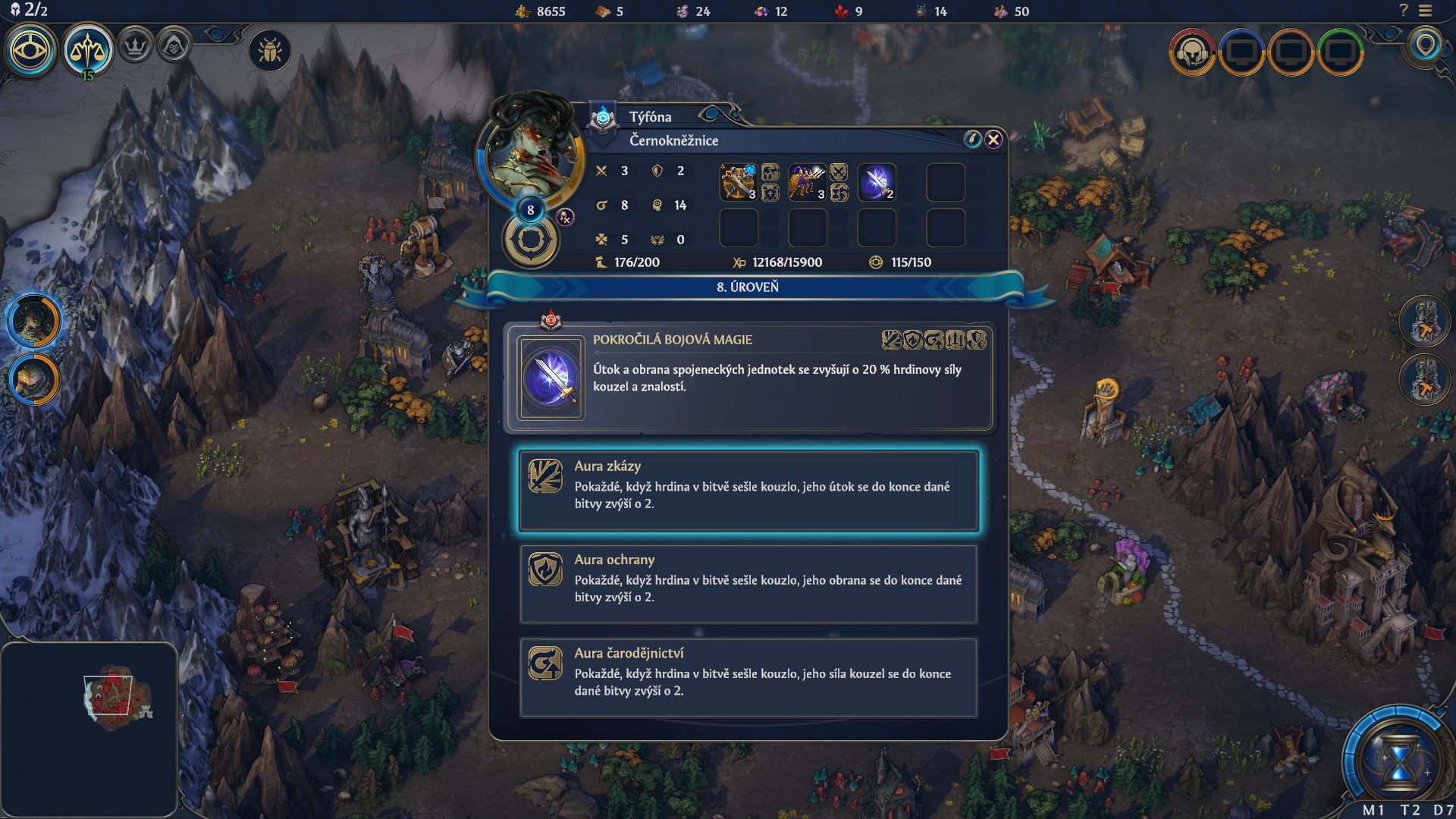Open the beetle bug report icon

pyautogui.click(x=269, y=52)
